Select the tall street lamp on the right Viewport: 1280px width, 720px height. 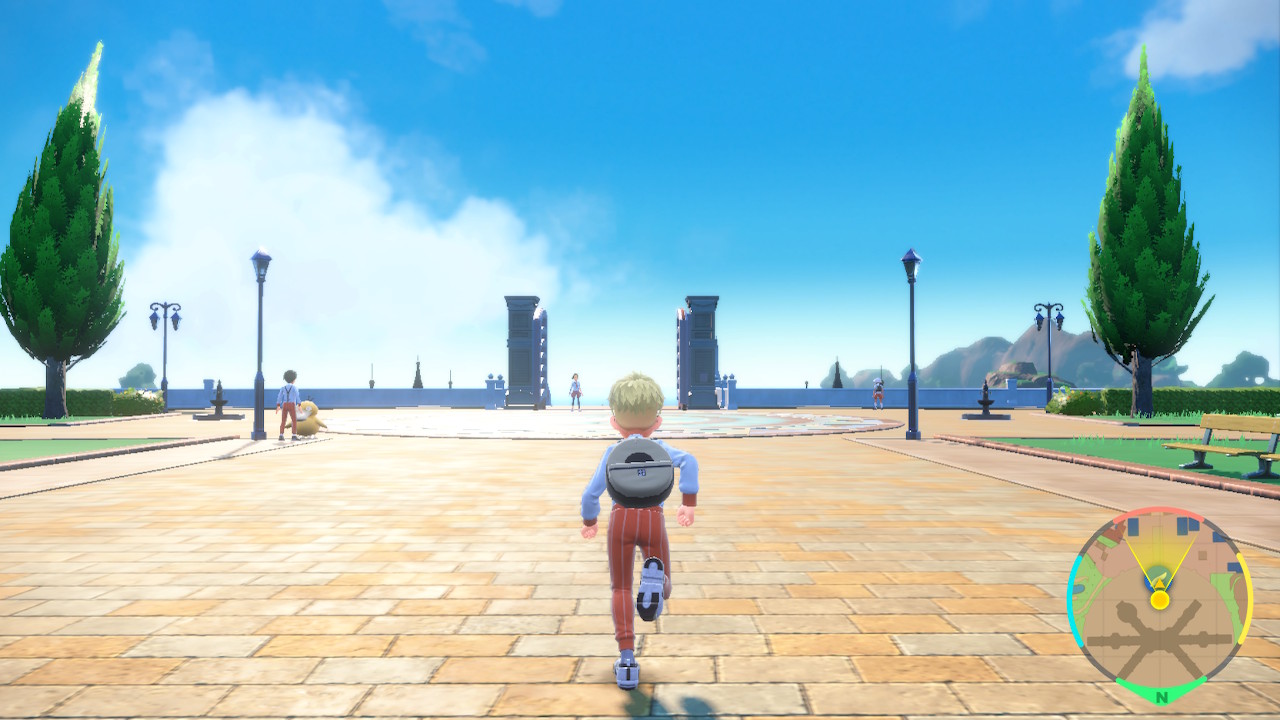pos(910,330)
